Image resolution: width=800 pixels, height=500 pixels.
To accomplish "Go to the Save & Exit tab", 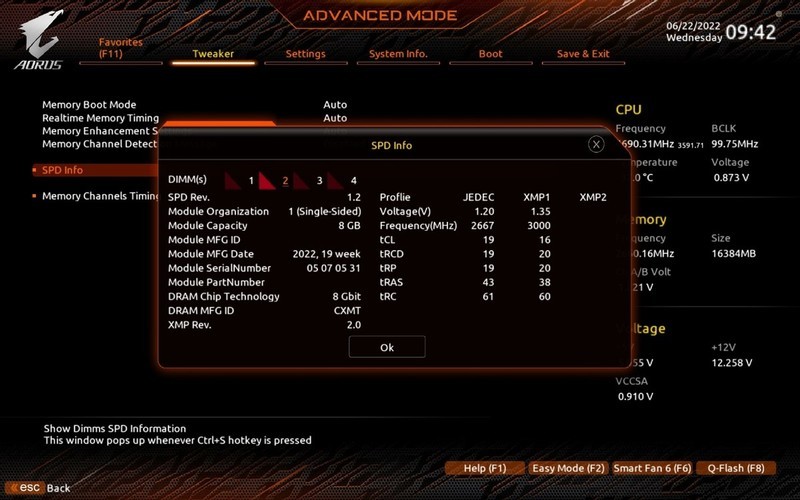I will (583, 54).
